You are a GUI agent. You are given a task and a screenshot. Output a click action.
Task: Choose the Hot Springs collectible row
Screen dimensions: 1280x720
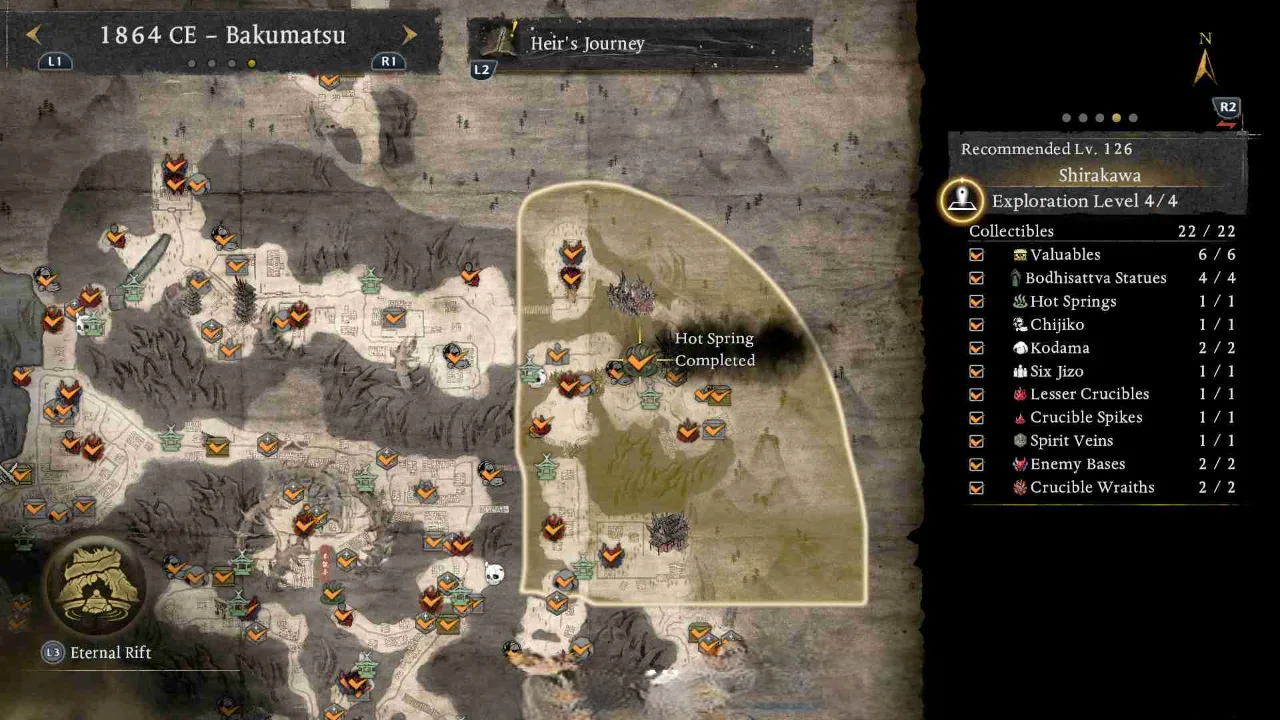click(1100, 301)
